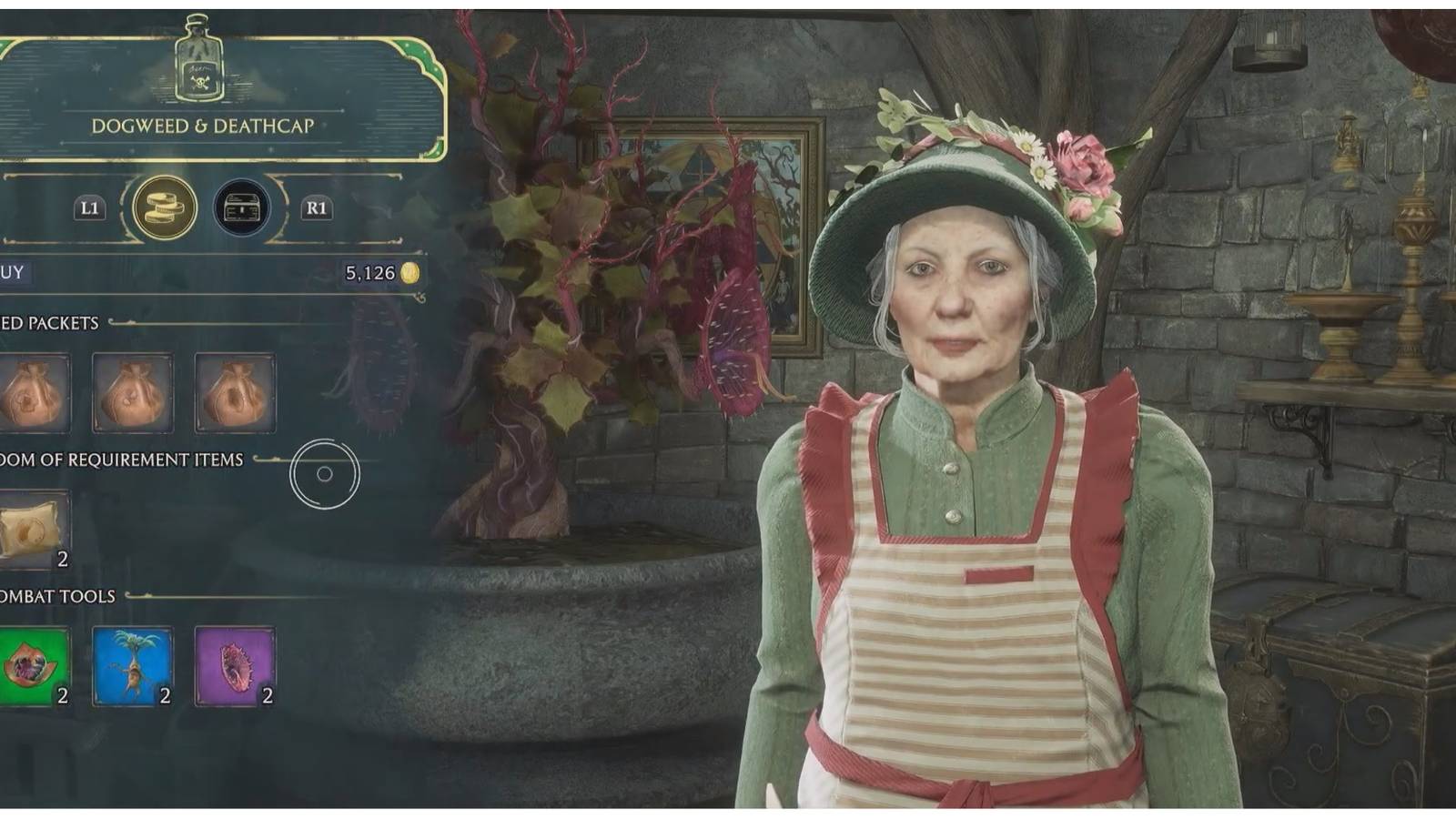The image size is (1456, 819).
Task: Click the circular scroll dial indicator
Action: pos(324,471)
